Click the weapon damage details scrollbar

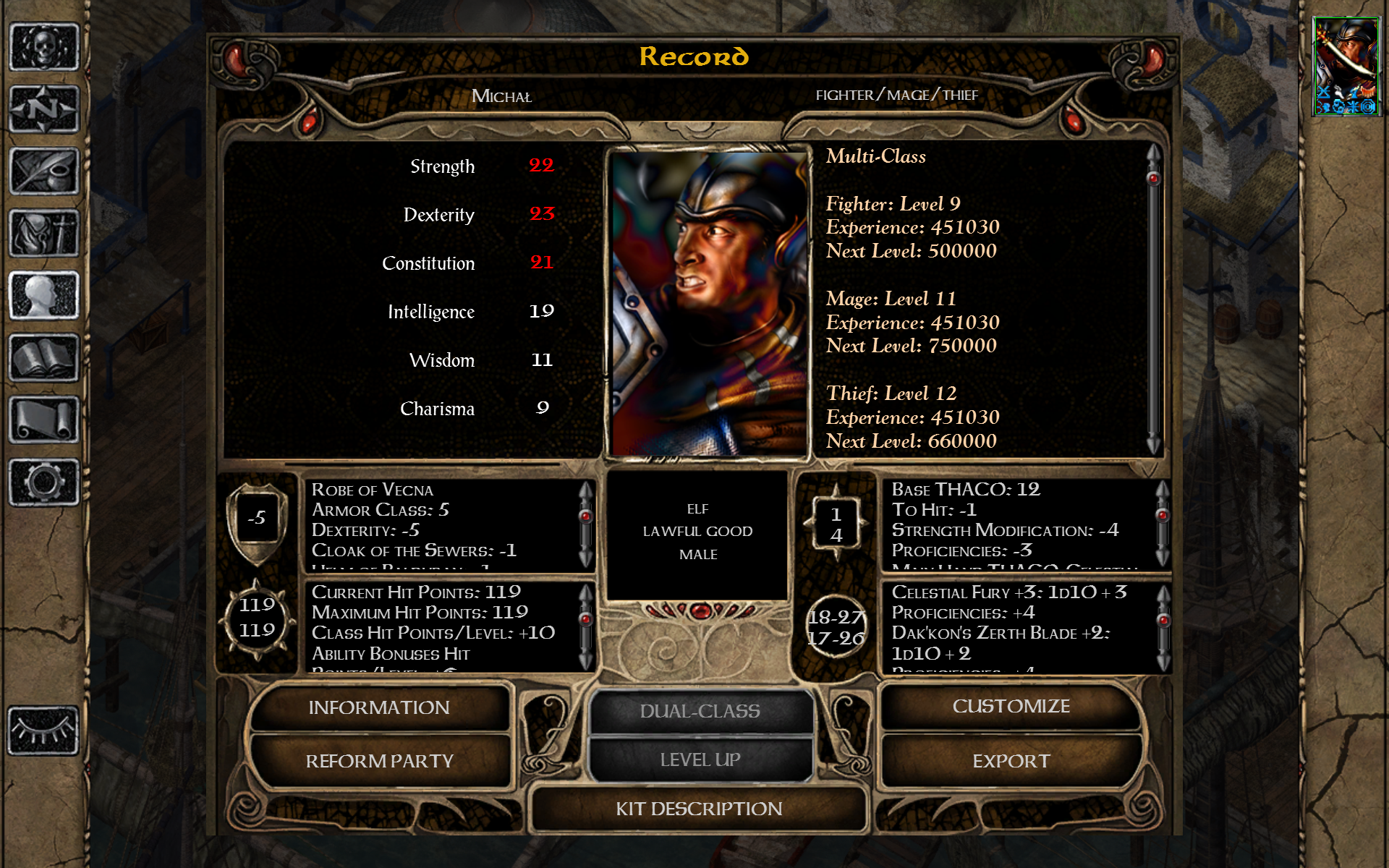click(x=1163, y=627)
